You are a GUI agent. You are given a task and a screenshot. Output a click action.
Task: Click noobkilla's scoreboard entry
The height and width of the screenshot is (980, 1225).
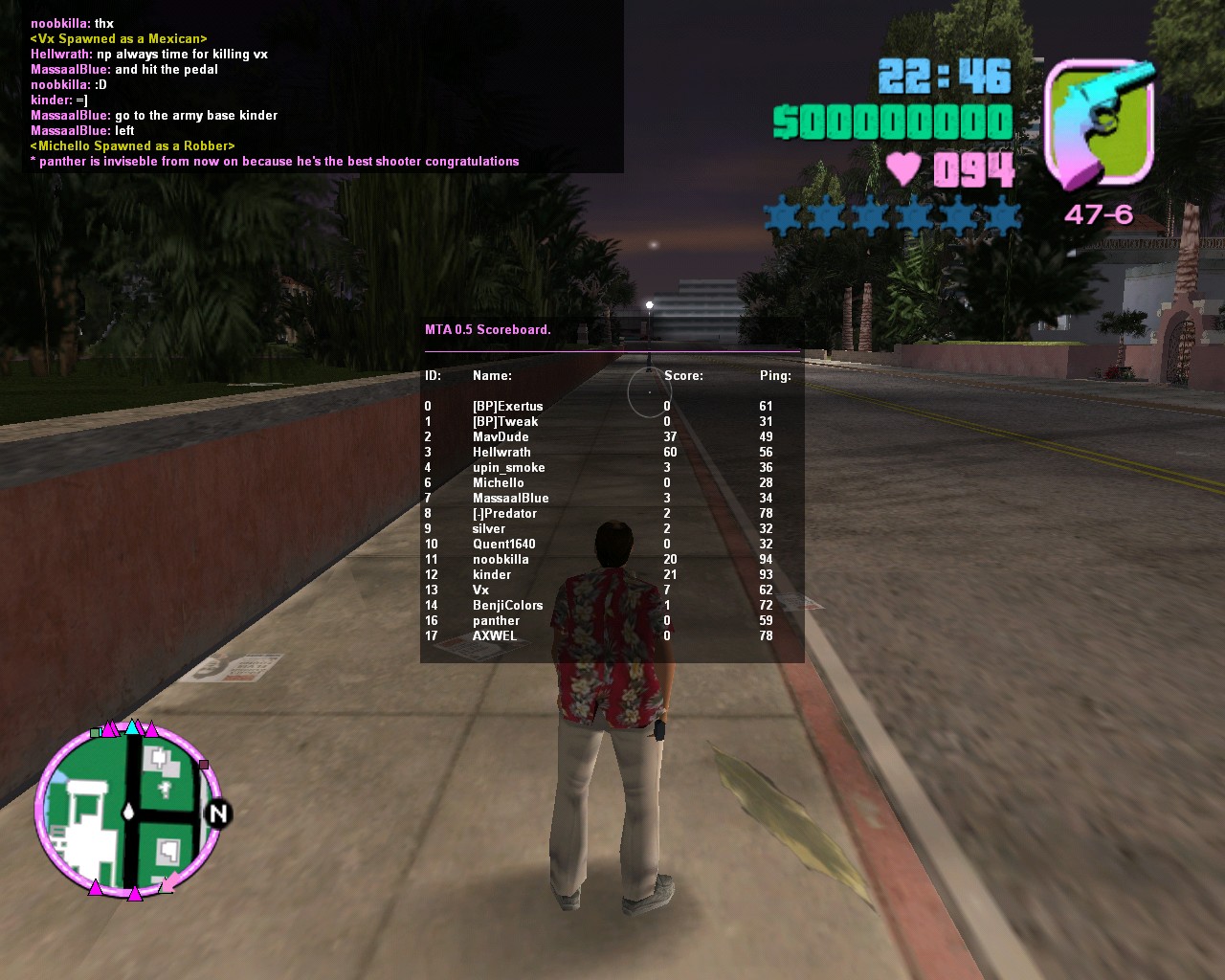[x=501, y=560]
